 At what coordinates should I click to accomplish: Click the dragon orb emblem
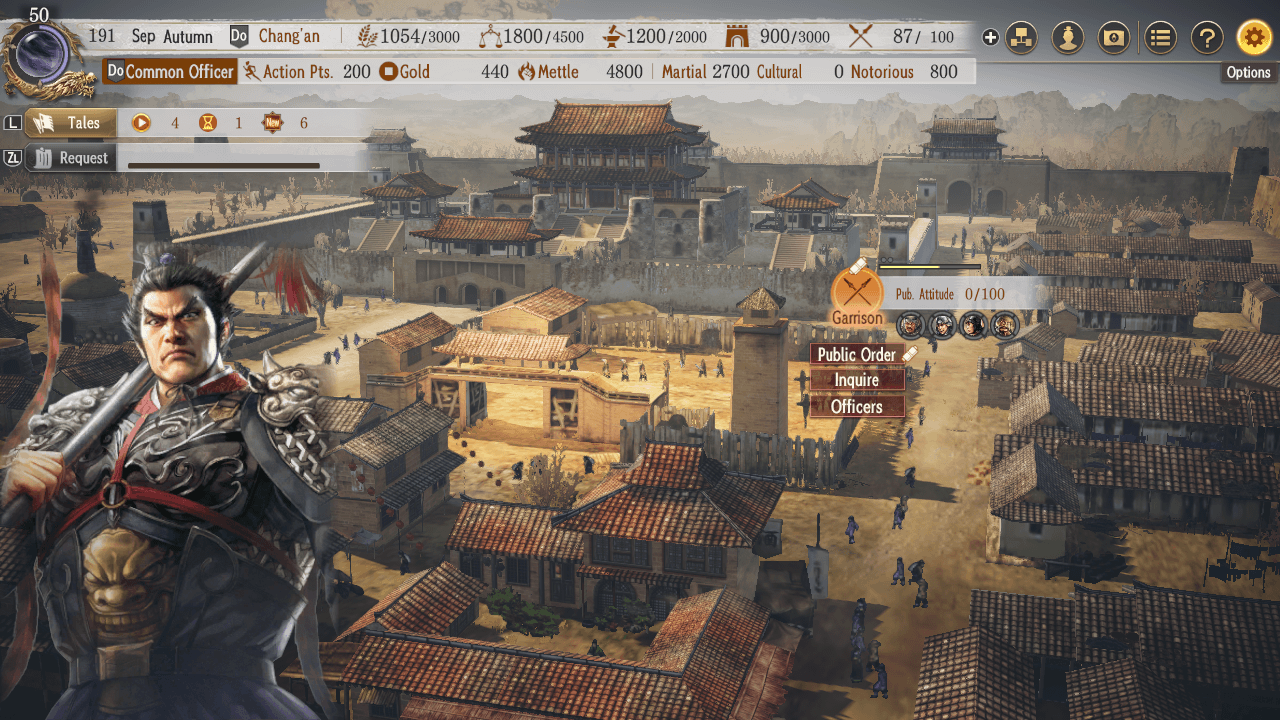[42, 55]
